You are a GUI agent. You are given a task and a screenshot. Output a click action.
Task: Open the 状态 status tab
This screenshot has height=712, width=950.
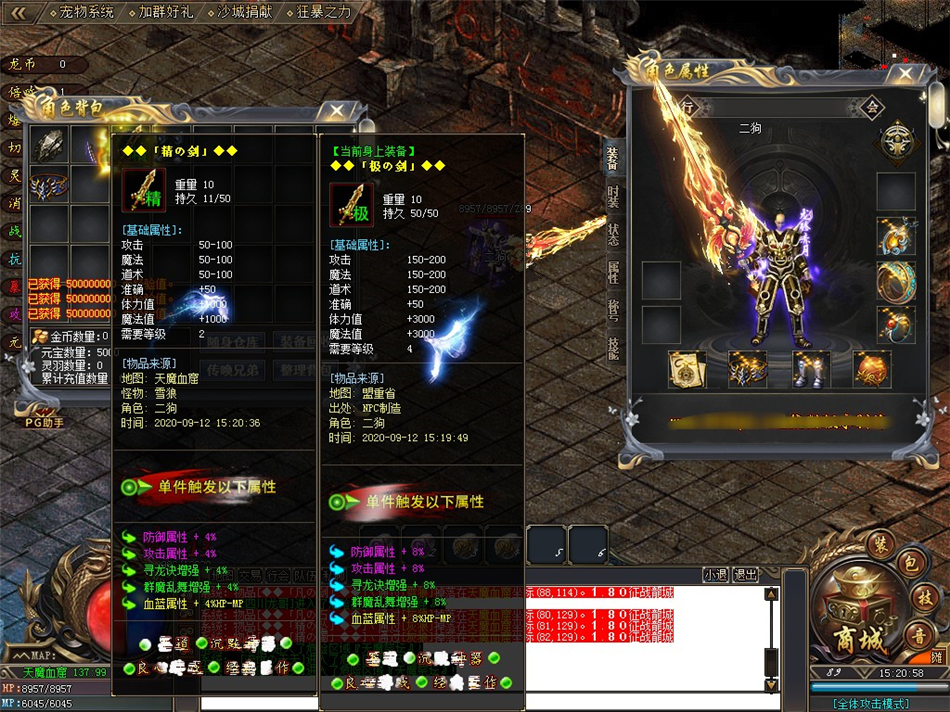coord(613,234)
